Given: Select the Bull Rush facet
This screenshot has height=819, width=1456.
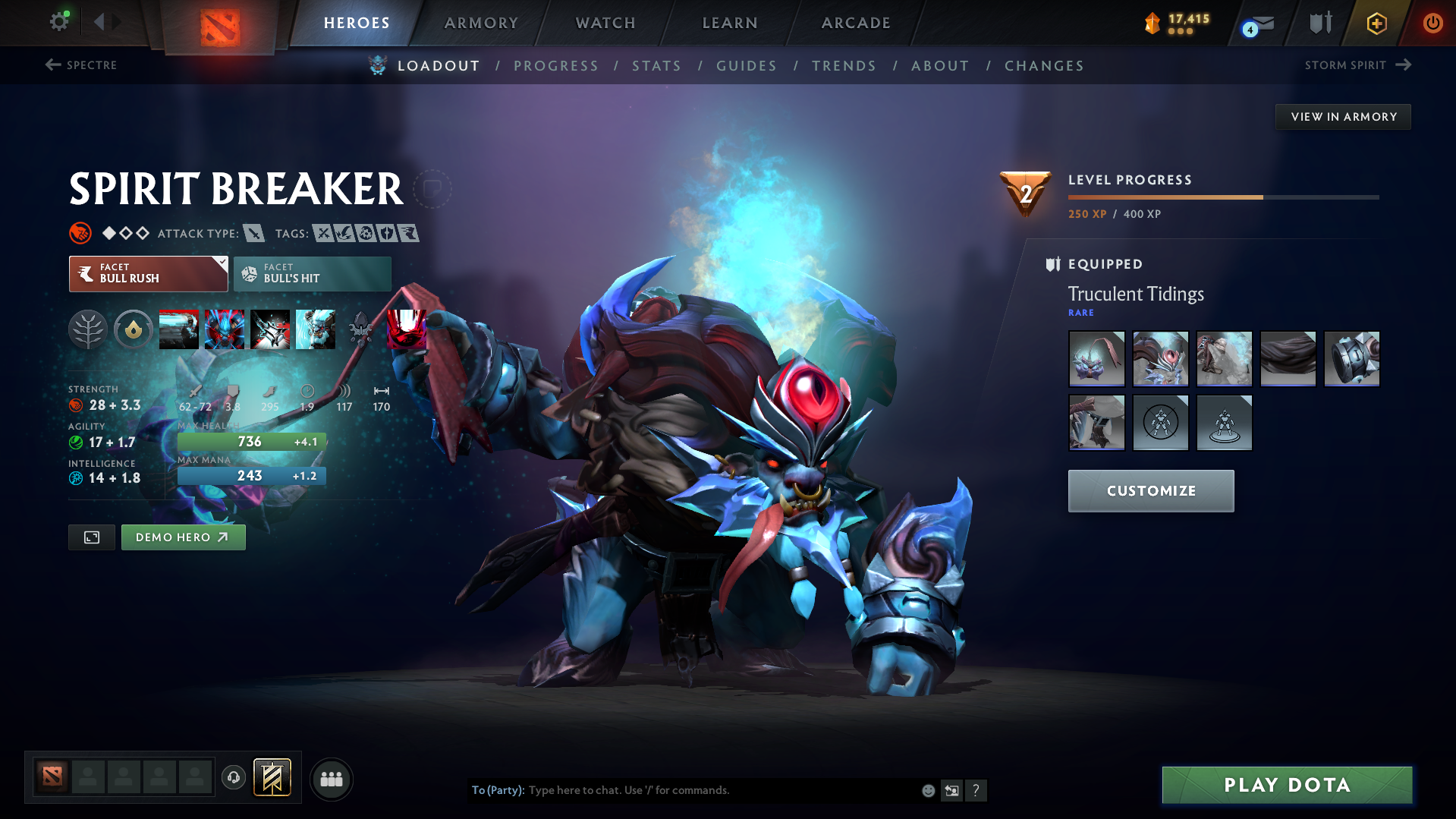Looking at the screenshot, I should [x=148, y=274].
